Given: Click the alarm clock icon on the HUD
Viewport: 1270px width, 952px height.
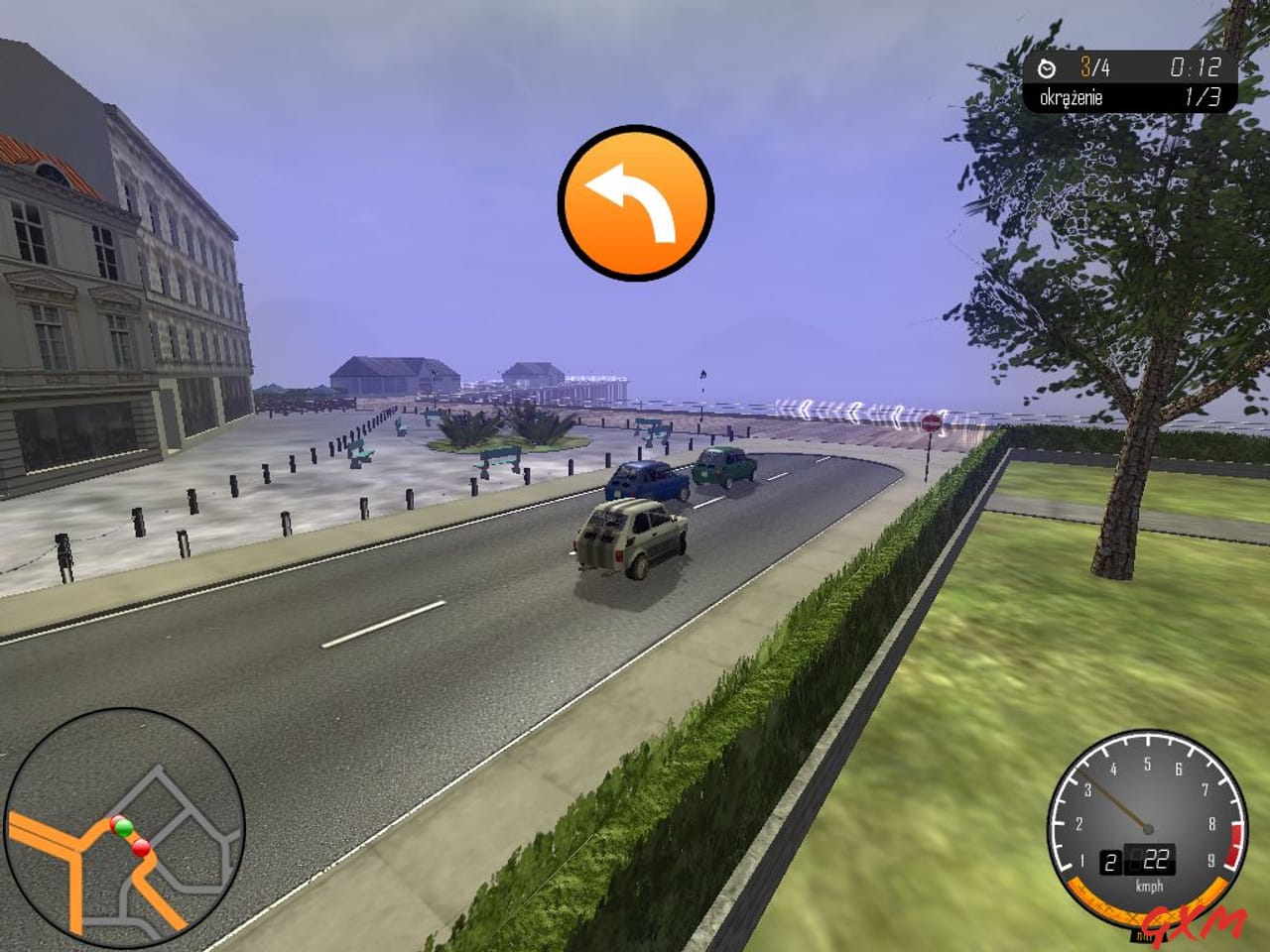Looking at the screenshot, I should coord(1047,69).
